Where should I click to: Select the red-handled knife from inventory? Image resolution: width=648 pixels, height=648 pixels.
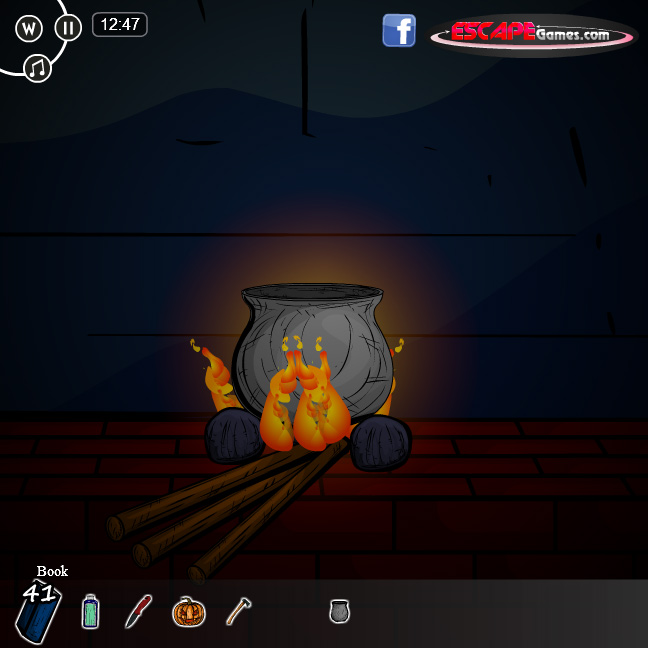click(138, 610)
